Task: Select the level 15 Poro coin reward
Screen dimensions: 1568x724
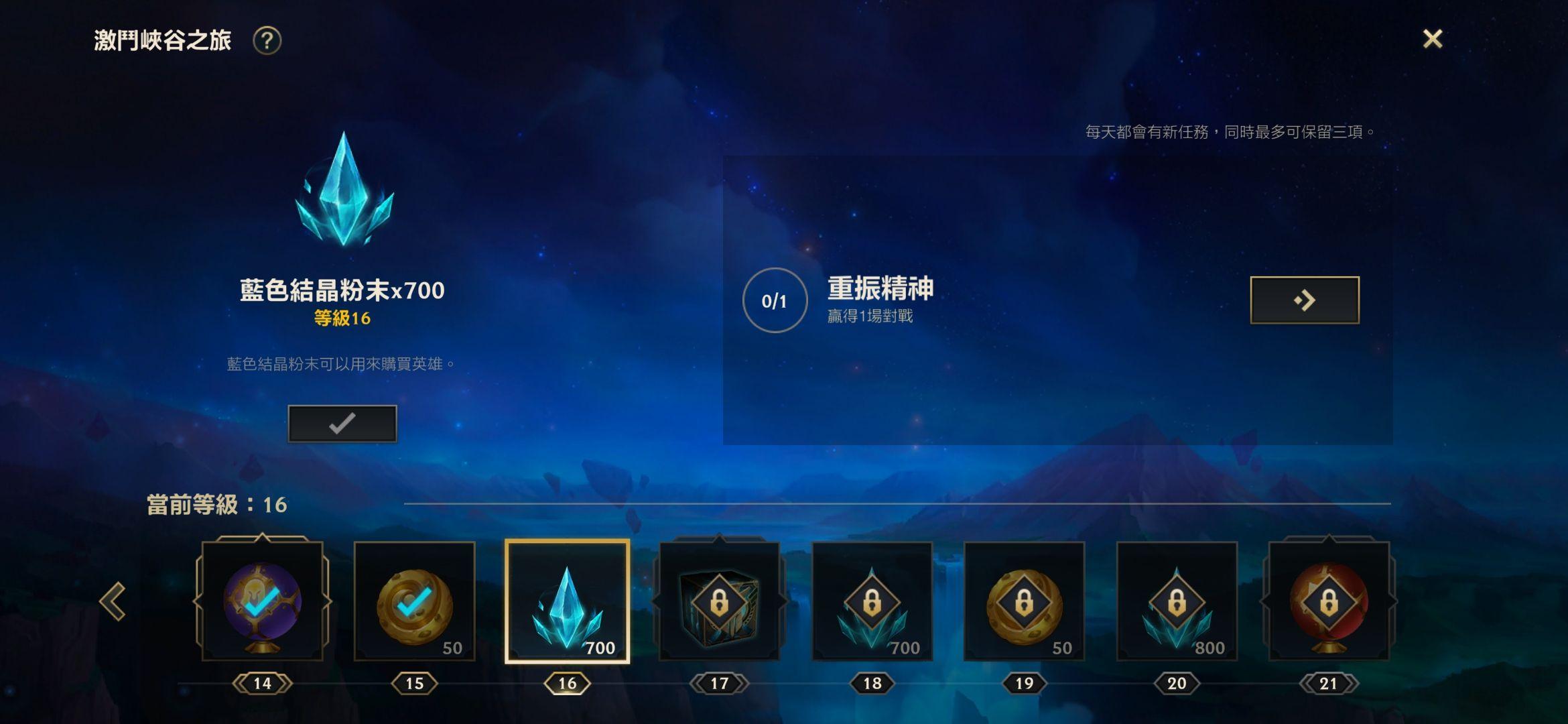Action: pos(415,601)
